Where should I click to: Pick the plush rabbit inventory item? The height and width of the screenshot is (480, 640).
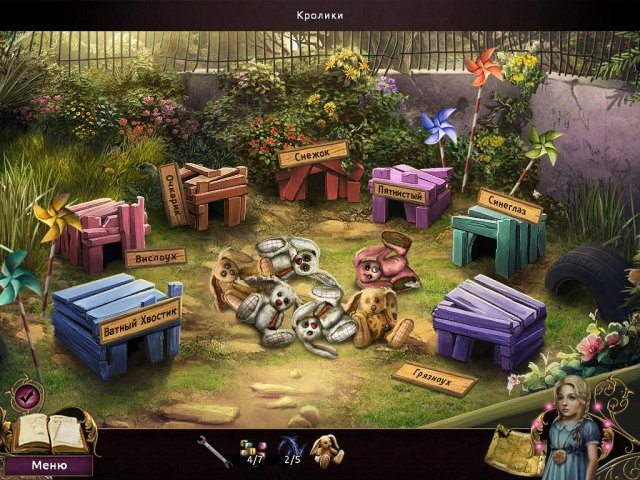327,449
